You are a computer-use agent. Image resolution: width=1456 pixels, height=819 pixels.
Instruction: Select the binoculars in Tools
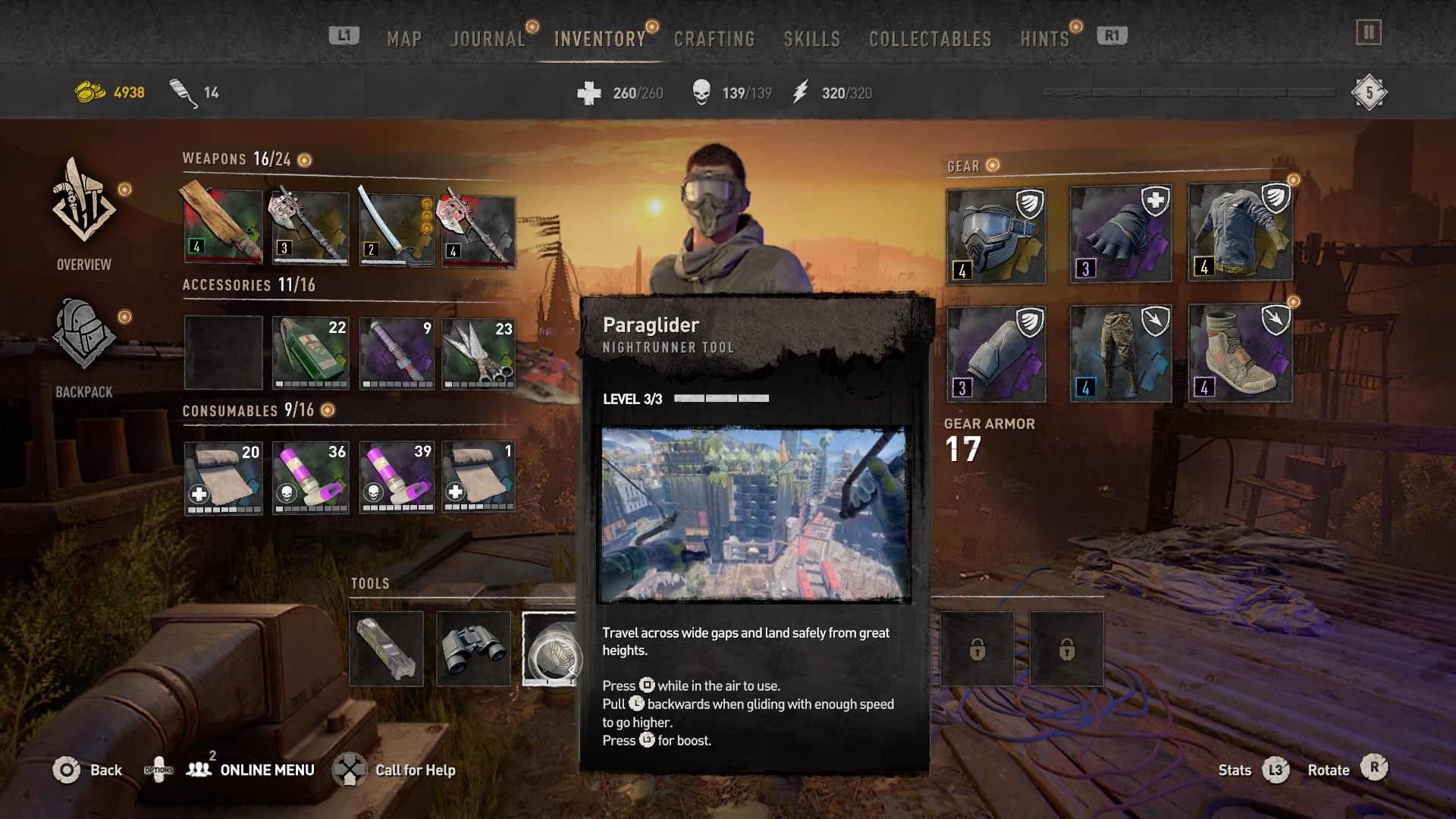click(x=473, y=646)
